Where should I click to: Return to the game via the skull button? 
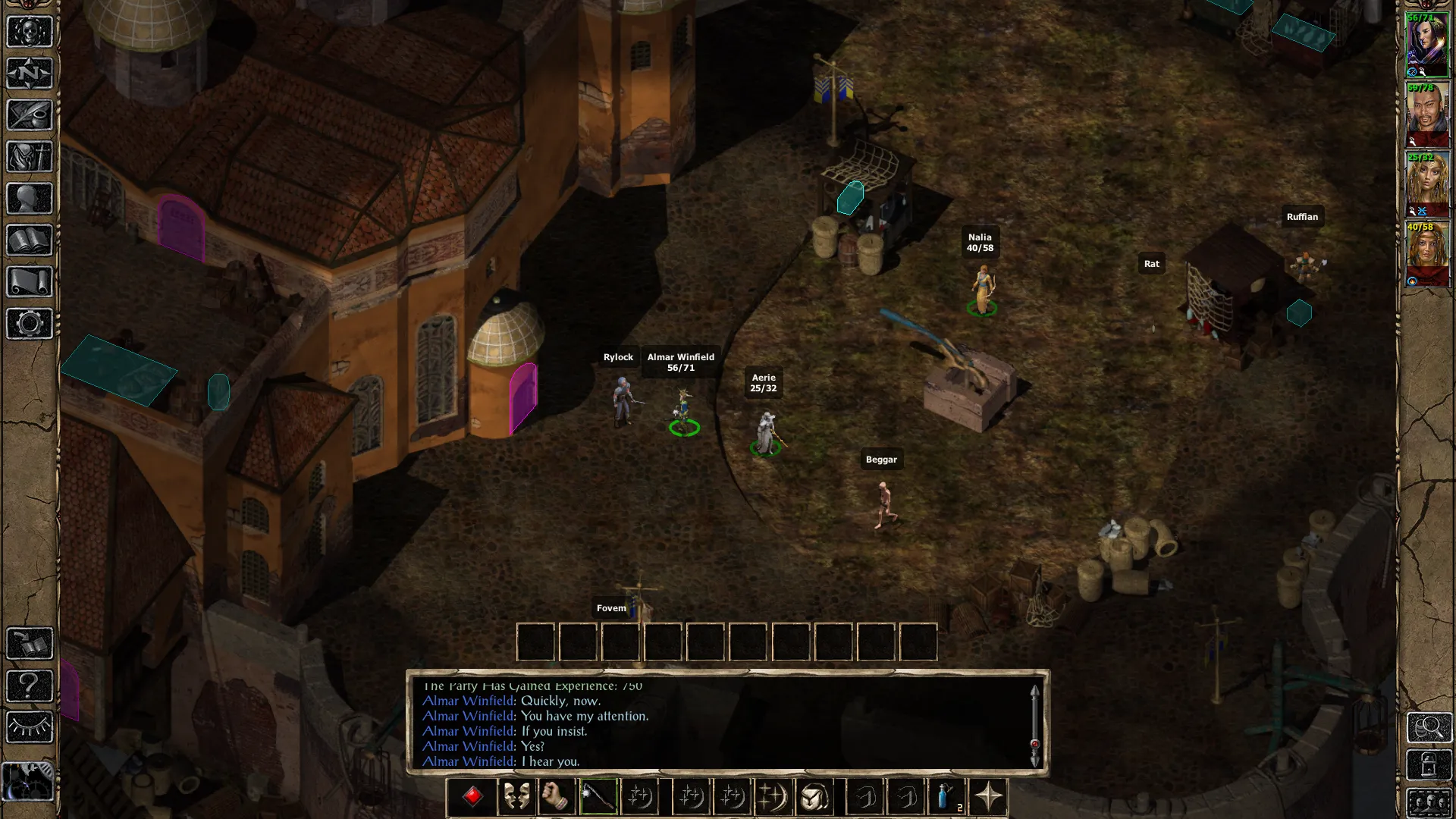[x=30, y=32]
